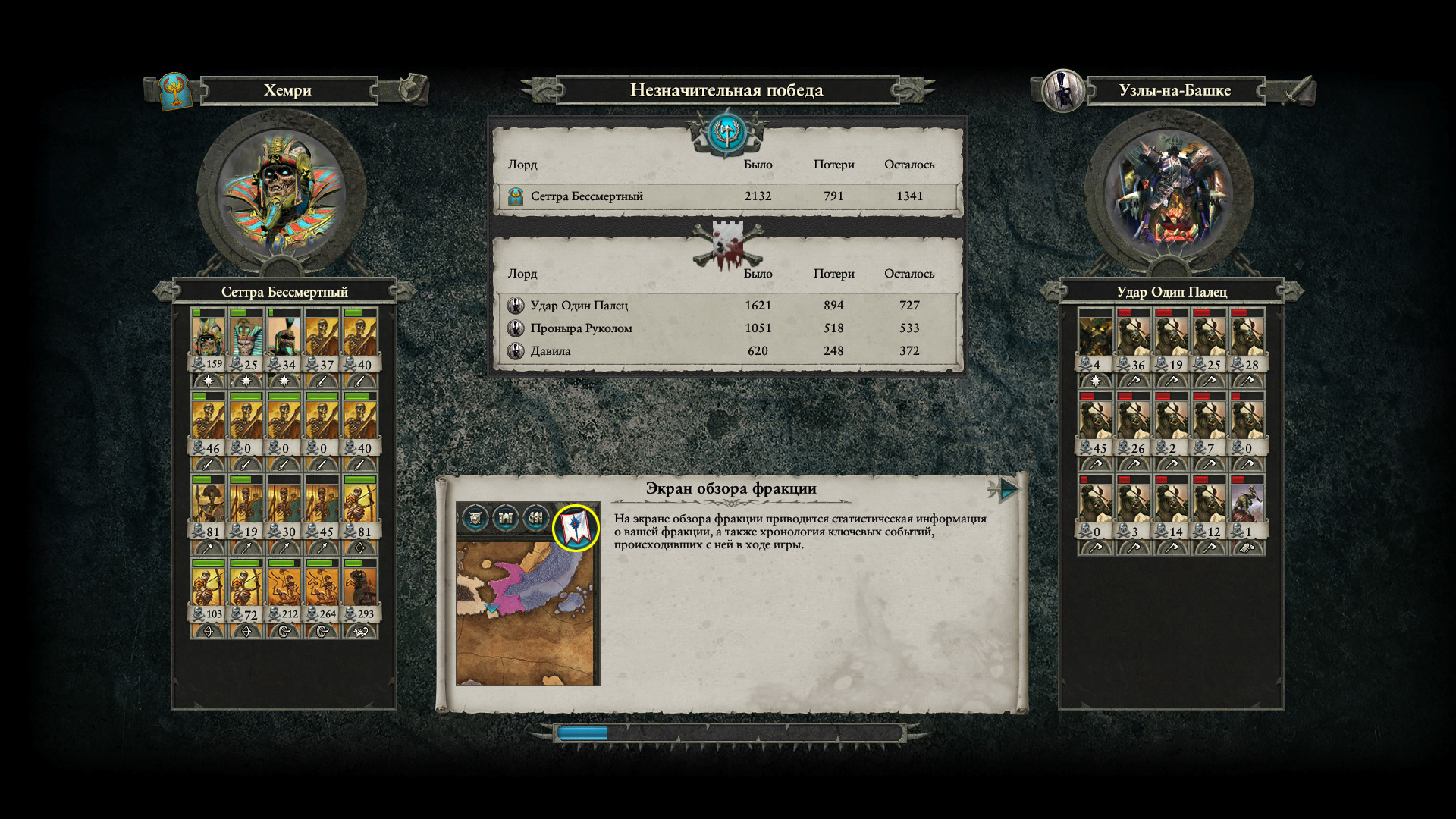Click the tip's campaign map thumbnail
Image resolution: width=1456 pixels, height=819 pixels.
pos(528,613)
